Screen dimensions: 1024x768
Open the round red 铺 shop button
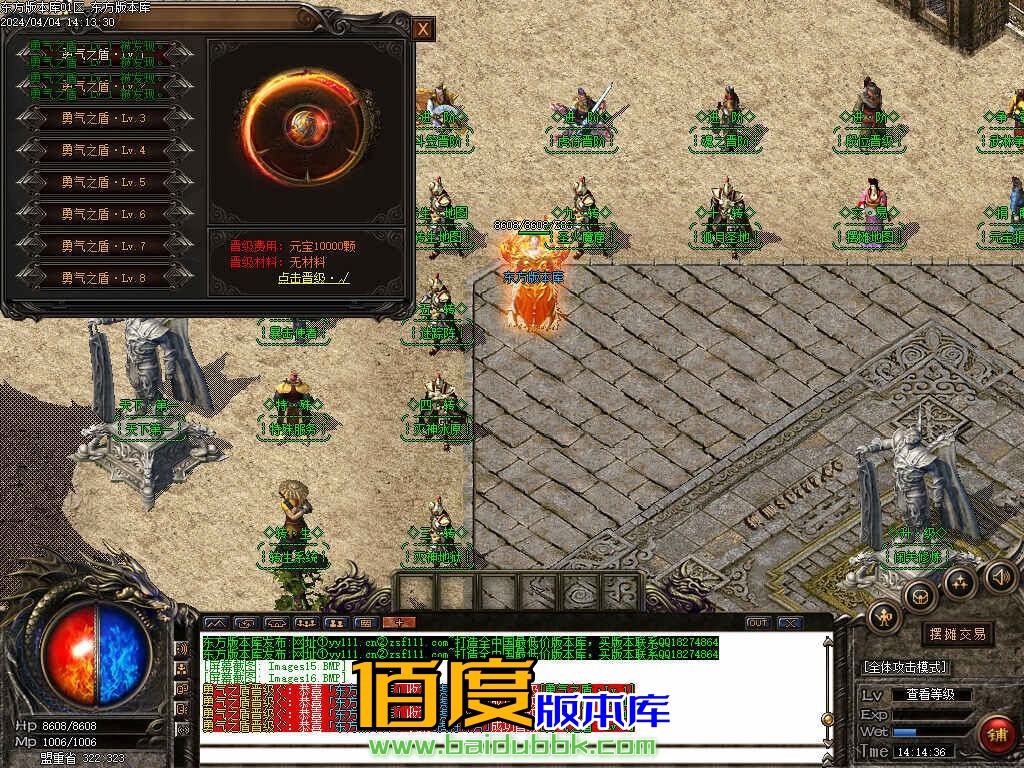[x=996, y=734]
